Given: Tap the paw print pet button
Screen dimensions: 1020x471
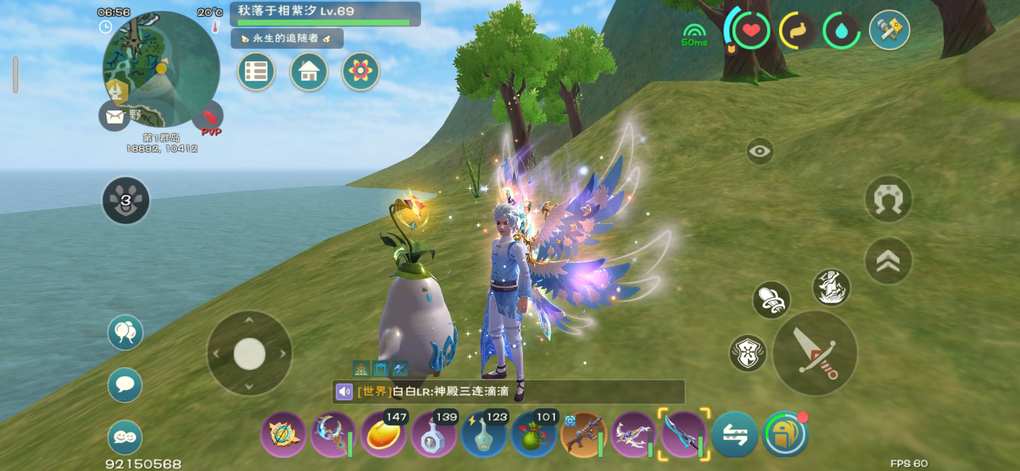Looking at the screenshot, I should [x=126, y=200].
